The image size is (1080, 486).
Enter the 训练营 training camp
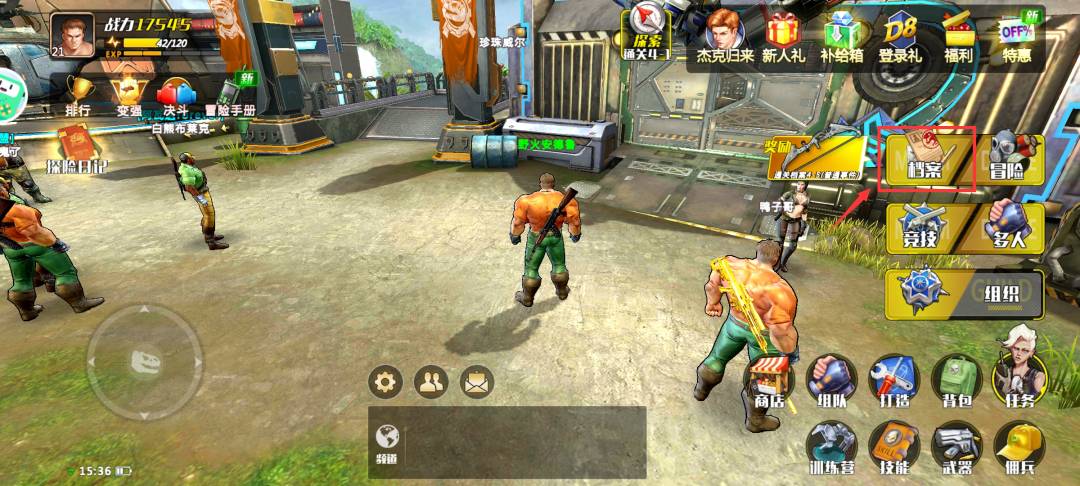(831, 447)
